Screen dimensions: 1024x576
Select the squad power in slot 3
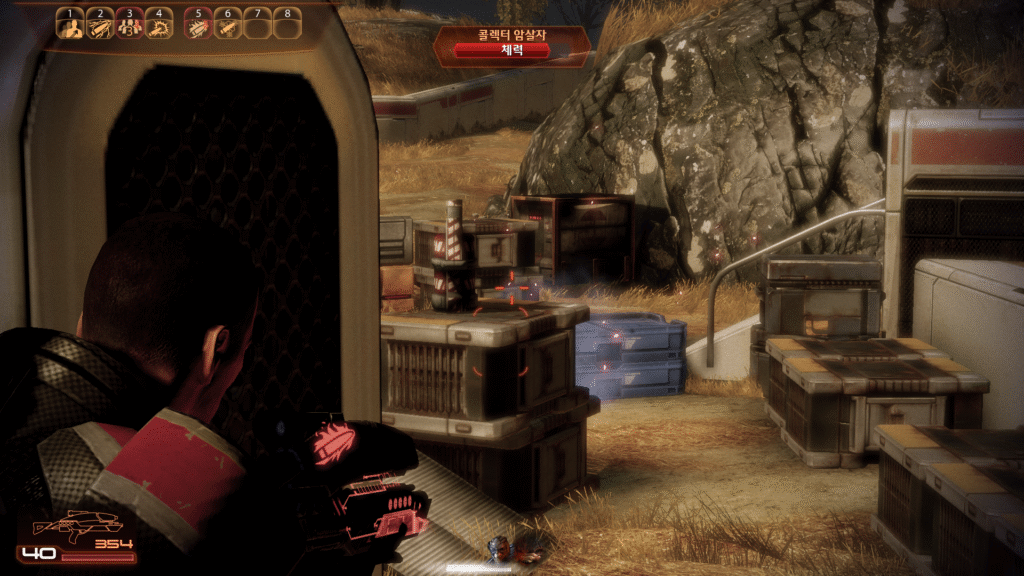pyautogui.click(x=129, y=26)
